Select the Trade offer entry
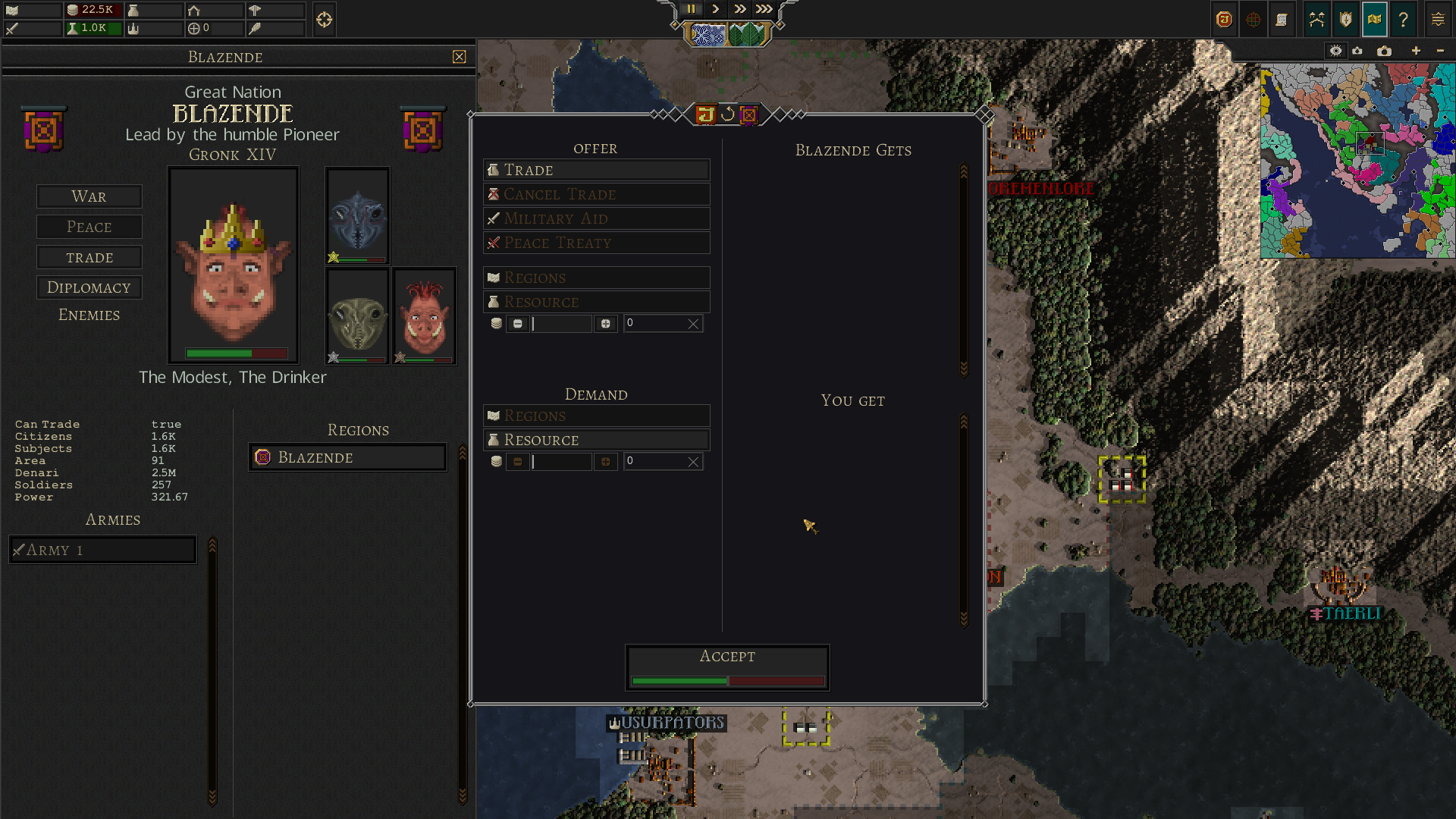1456x819 pixels. pos(596,170)
